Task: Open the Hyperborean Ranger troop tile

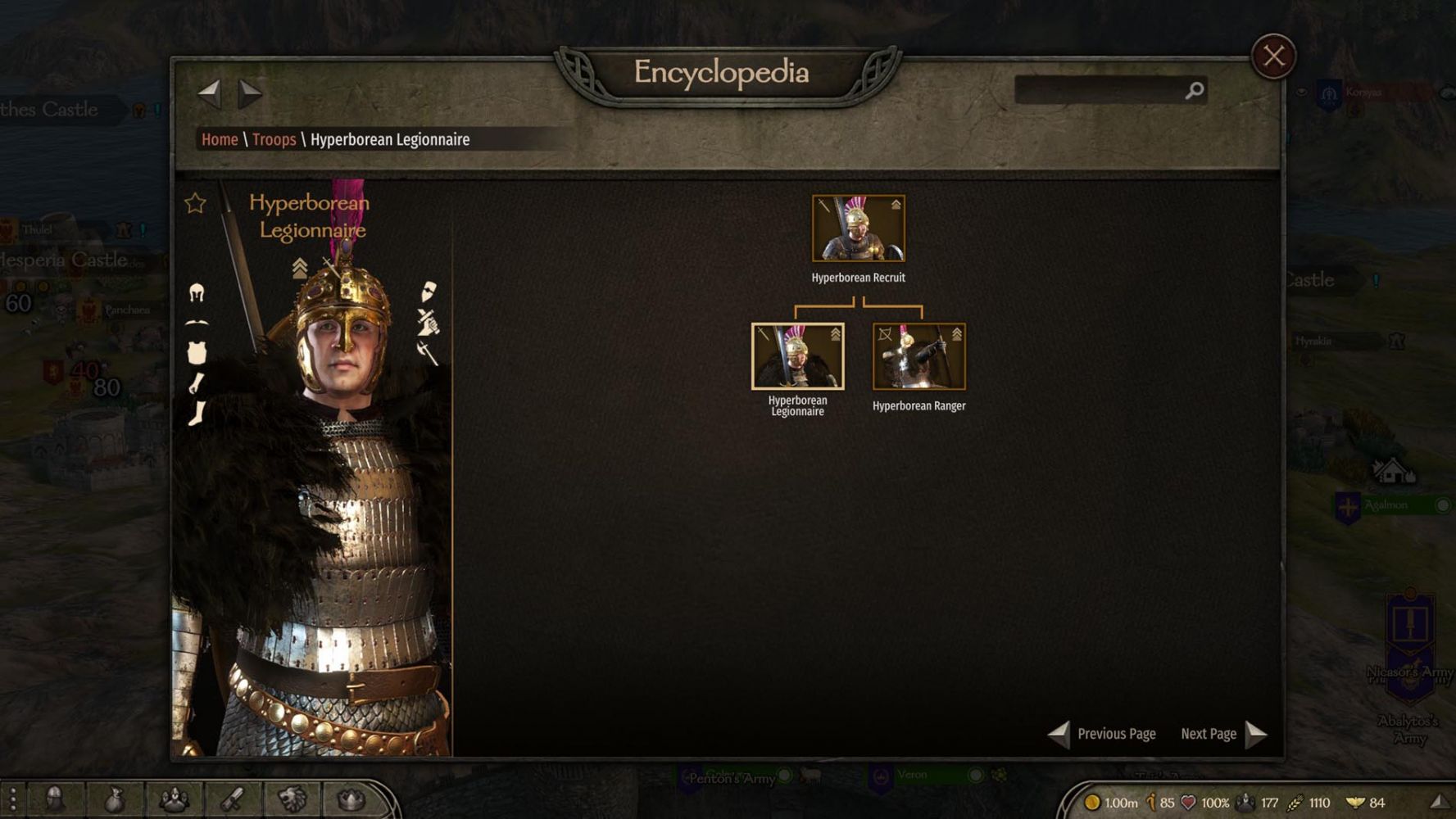Action: [x=919, y=356]
